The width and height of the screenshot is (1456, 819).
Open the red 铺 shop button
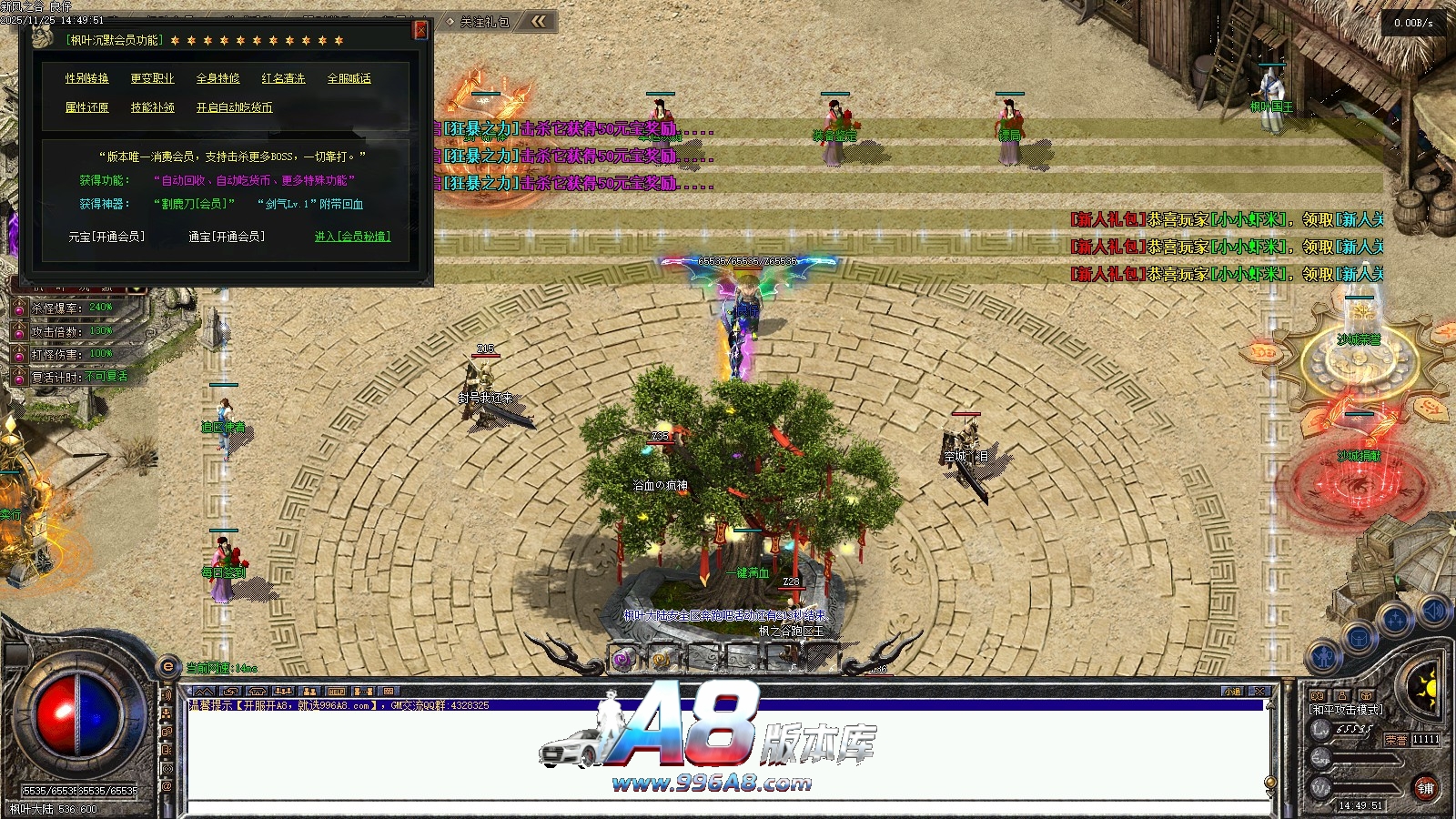point(1425,788)
